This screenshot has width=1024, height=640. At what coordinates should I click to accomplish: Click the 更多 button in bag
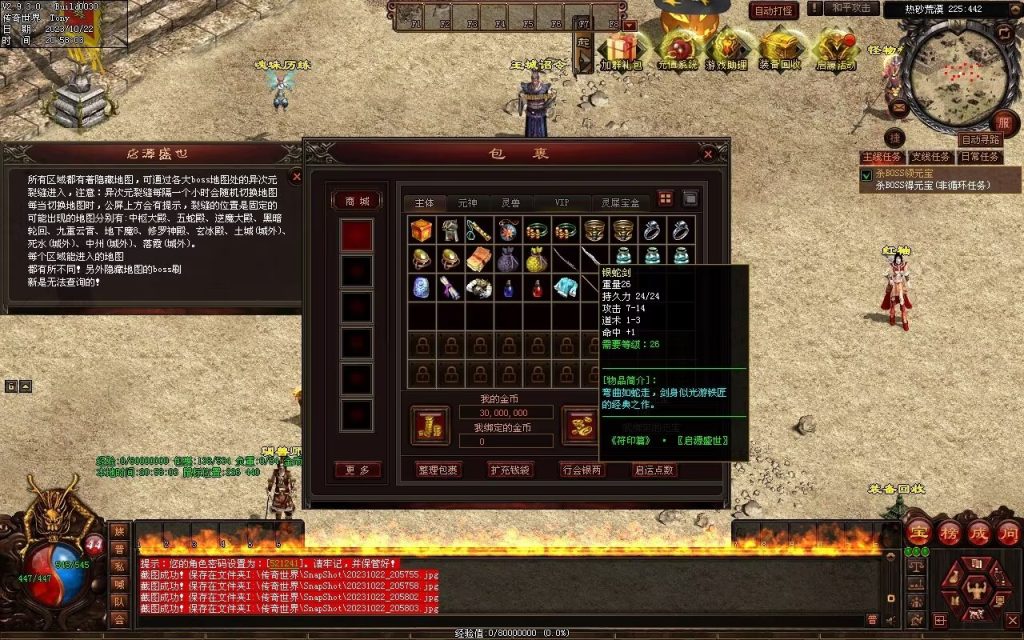(357, 470)
